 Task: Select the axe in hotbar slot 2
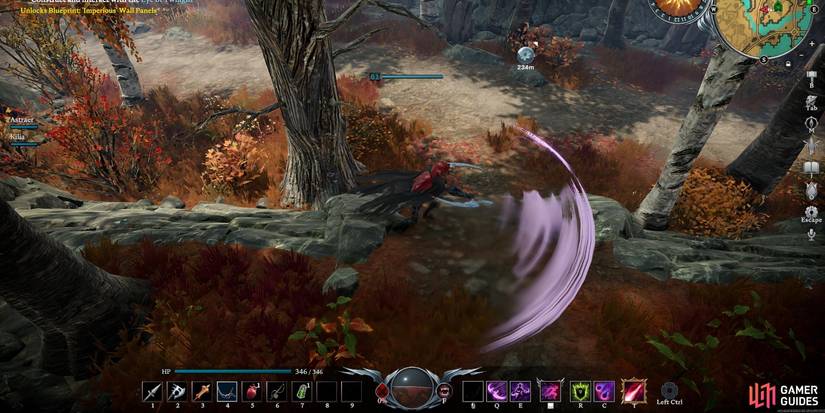pyautogui.click(x=176, y=391)
